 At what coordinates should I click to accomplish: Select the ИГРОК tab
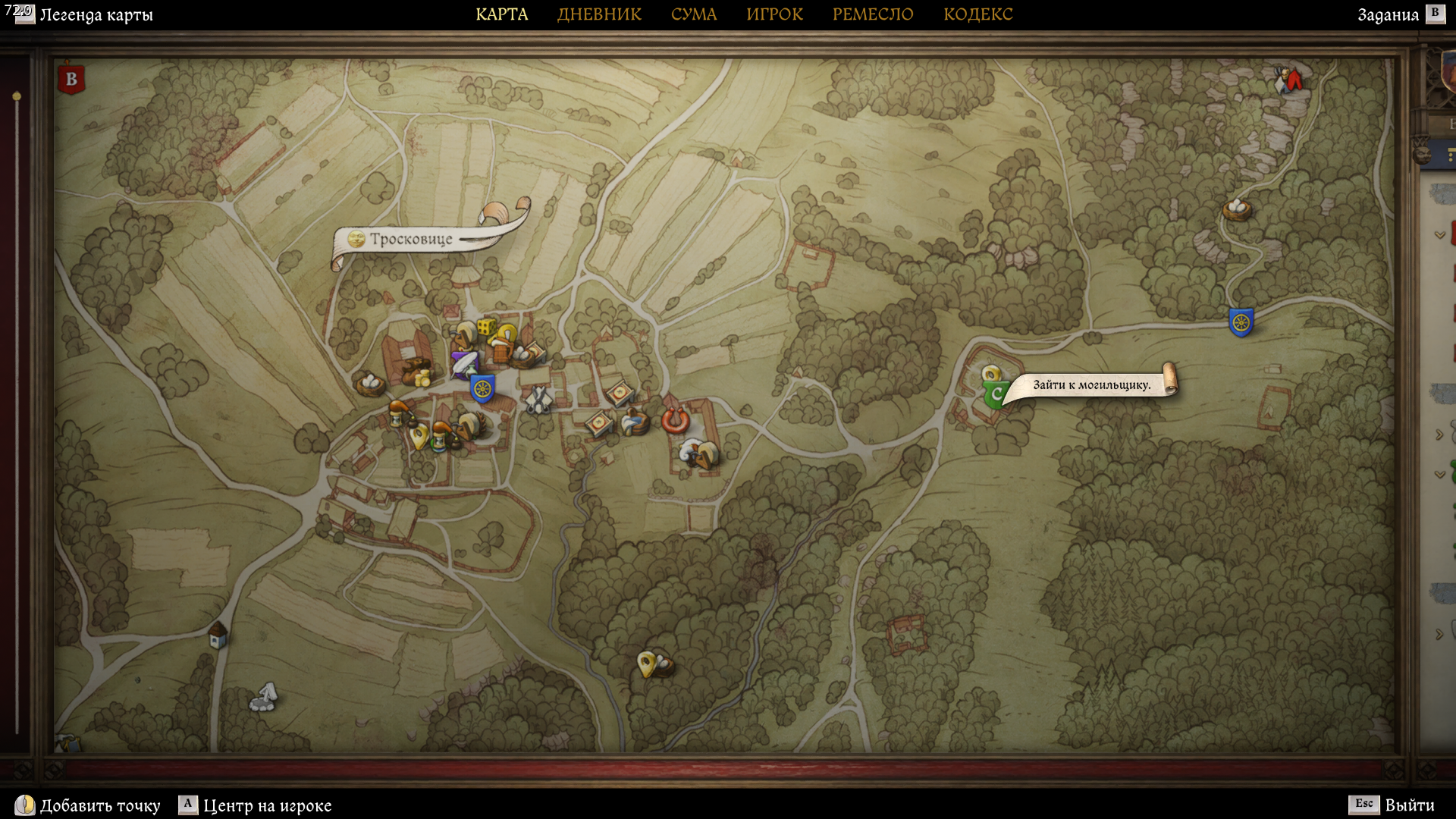coord(774,14)
